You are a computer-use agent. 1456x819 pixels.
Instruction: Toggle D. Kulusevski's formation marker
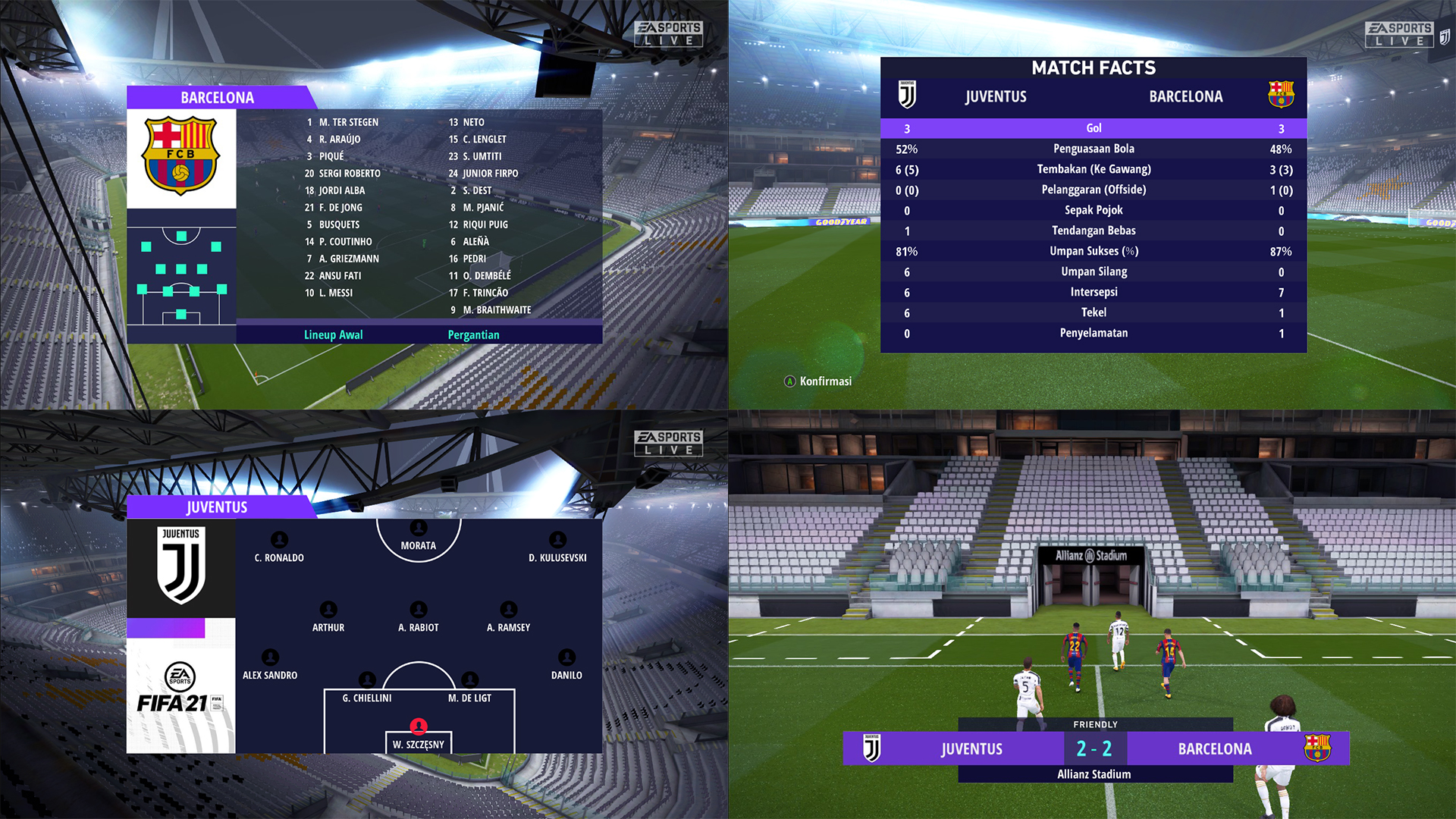click(x=558, y=539)
